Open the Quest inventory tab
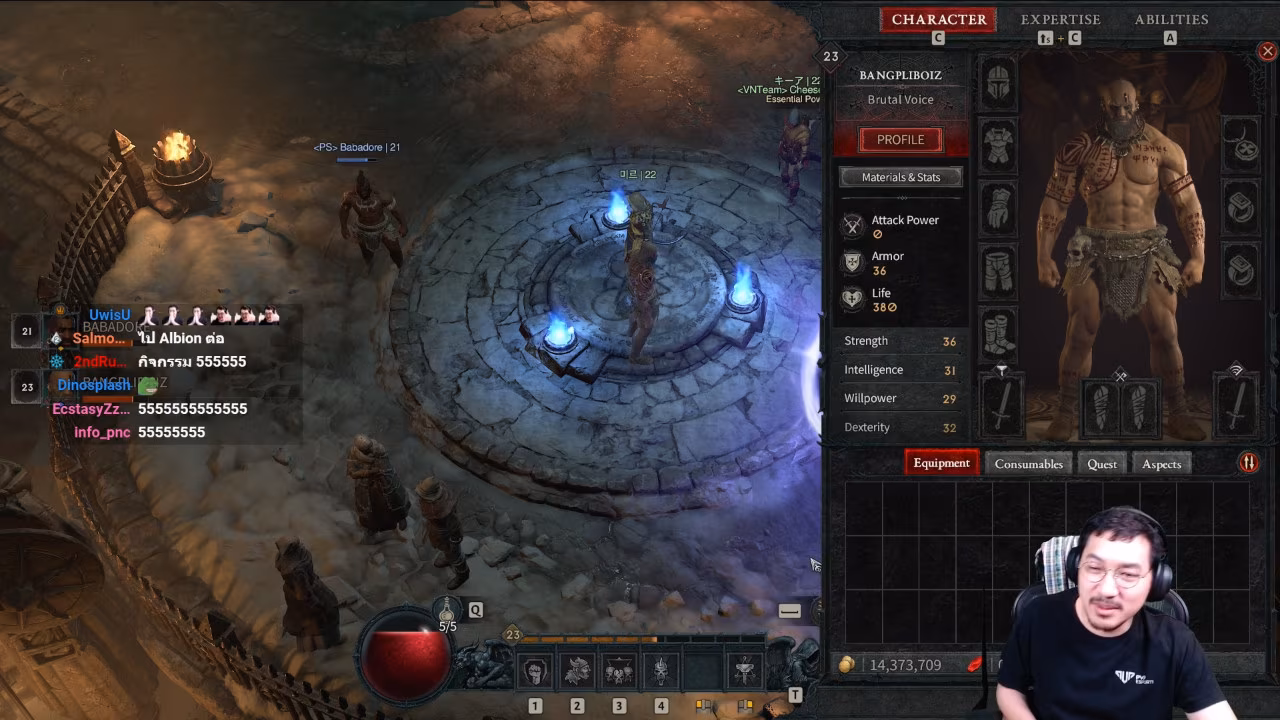The image size is (1280, 720). pos(1101,464)
